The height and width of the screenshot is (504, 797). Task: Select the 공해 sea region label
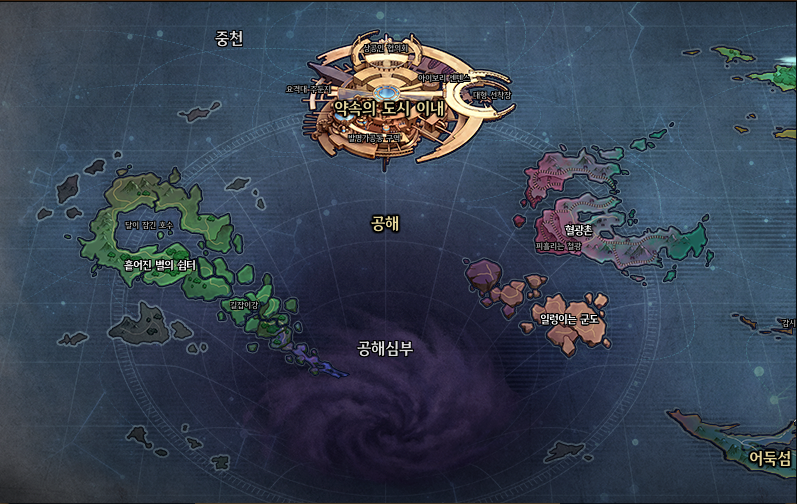coord(385,224)
